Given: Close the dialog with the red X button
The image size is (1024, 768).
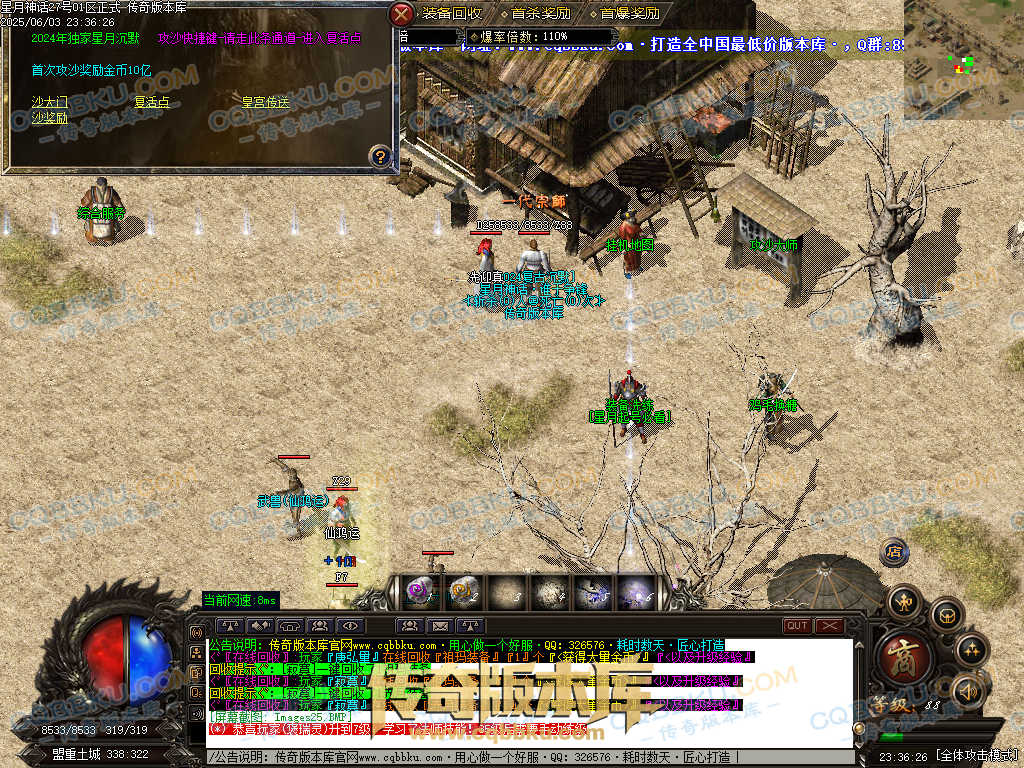Looking at the screenshot, I should pos(401,14).
